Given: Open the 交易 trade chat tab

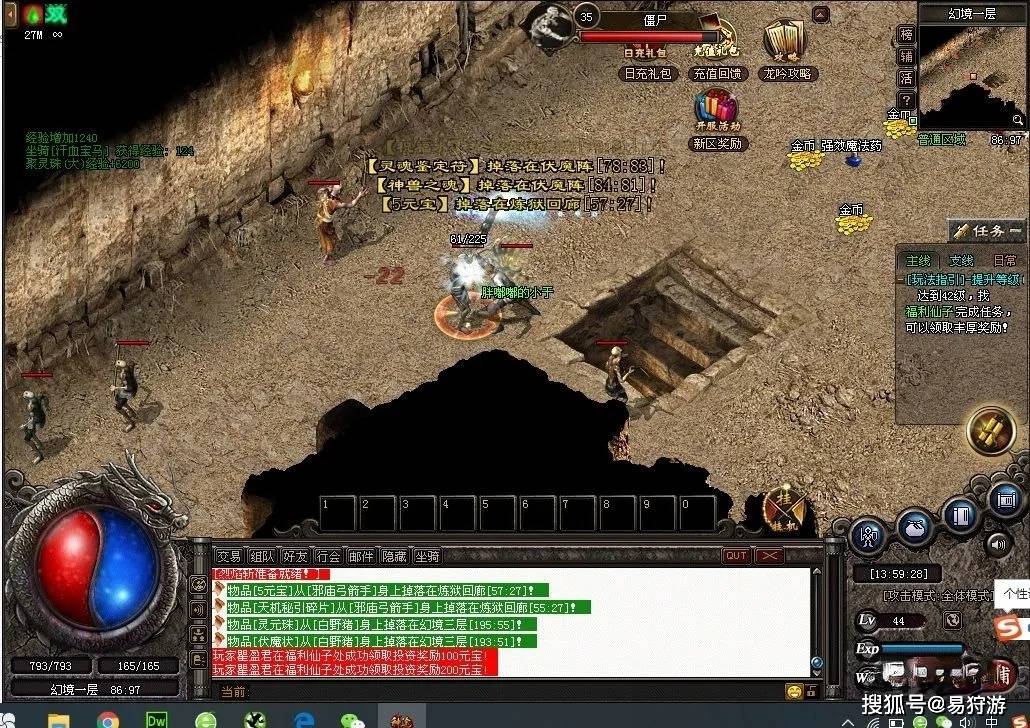Looking at the screenshot, I should coord(229,556).
